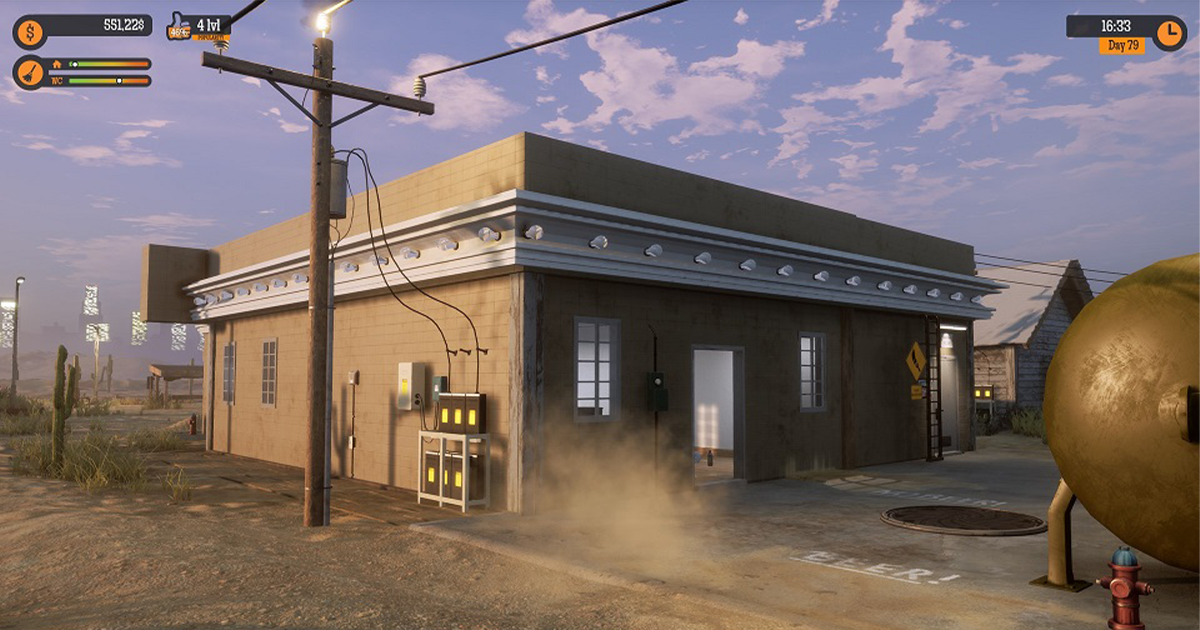Click the thumbs-up popularity level badge

(x=180, y=27)
